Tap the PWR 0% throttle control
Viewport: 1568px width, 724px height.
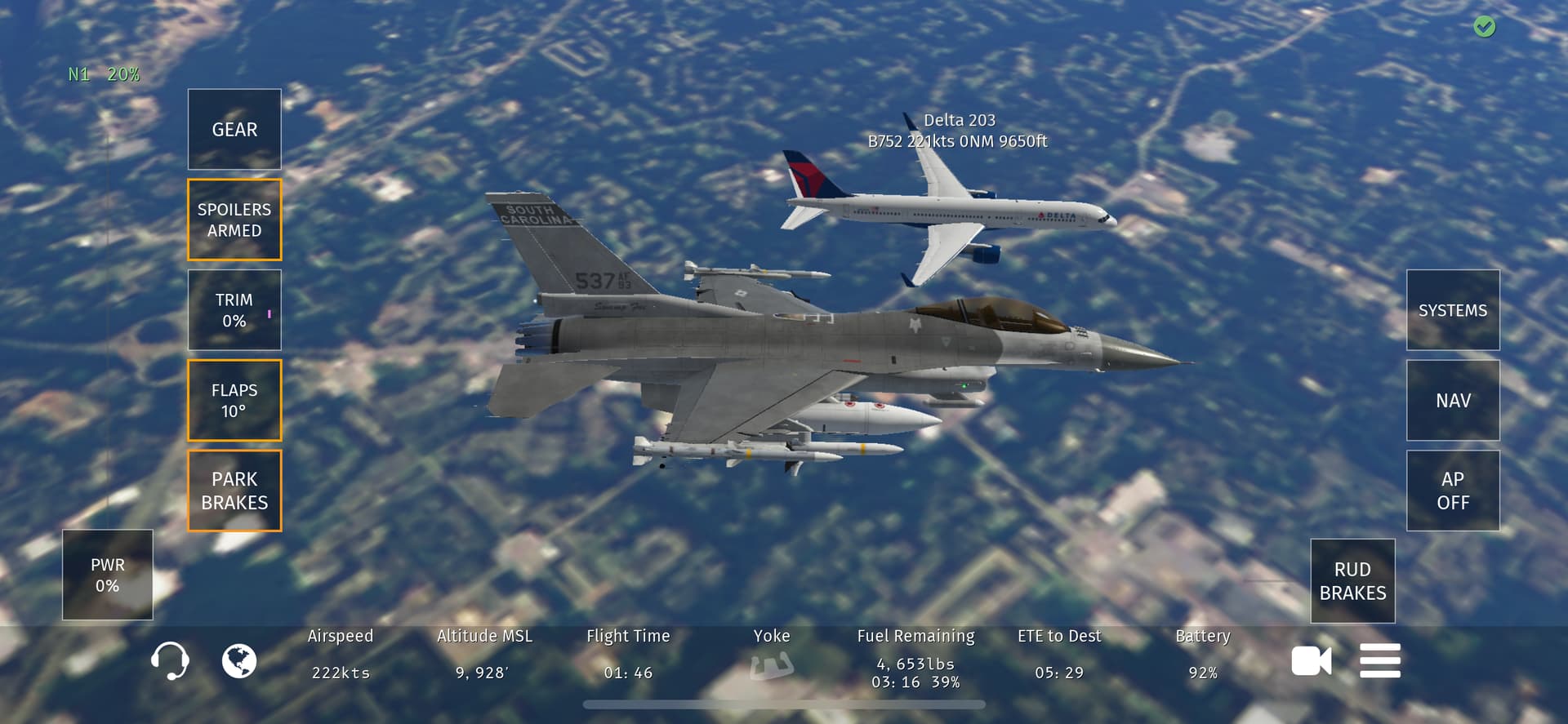[x=108, y=575]
